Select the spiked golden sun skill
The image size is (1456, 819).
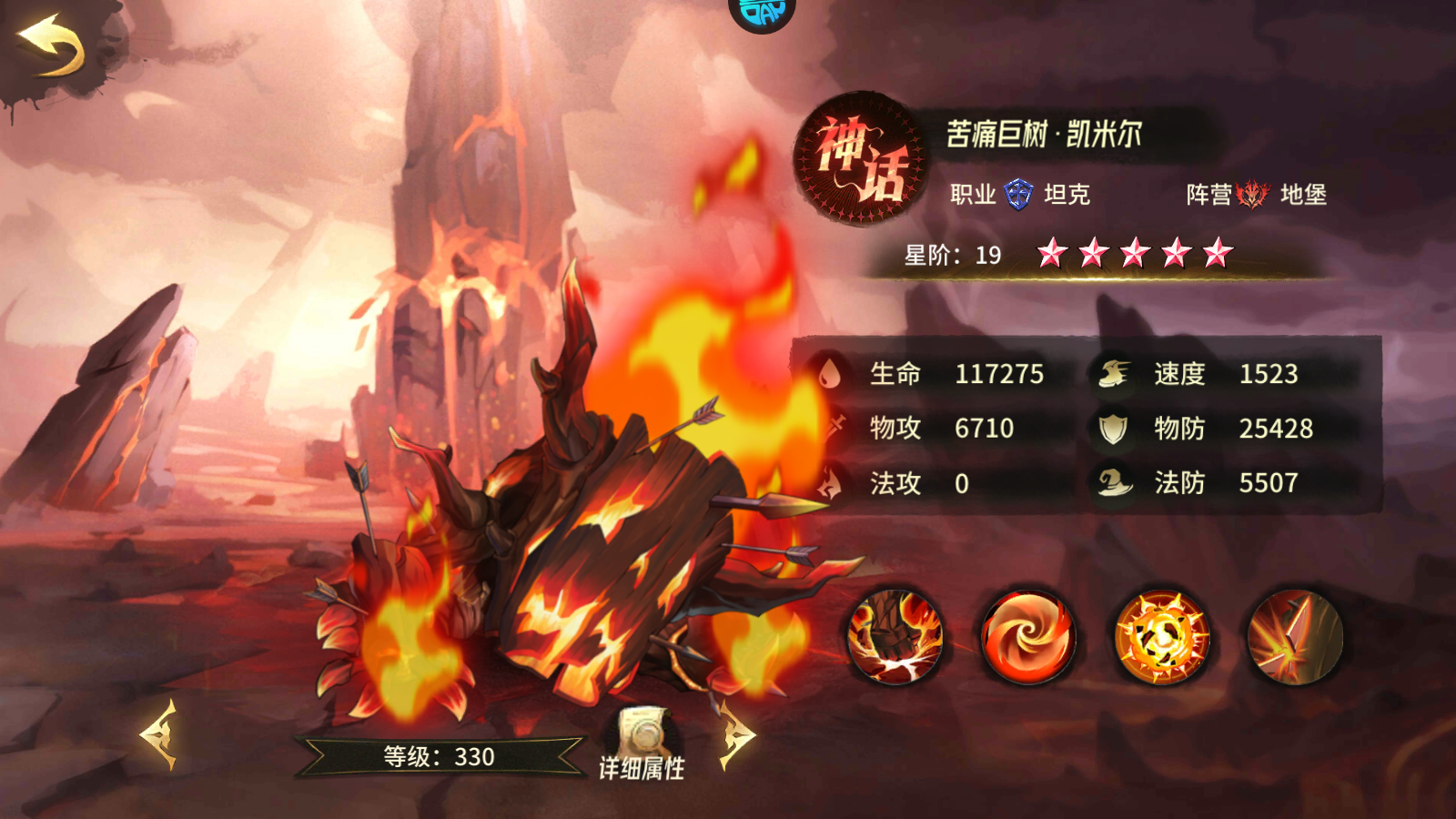click(x=1161, y=637)
